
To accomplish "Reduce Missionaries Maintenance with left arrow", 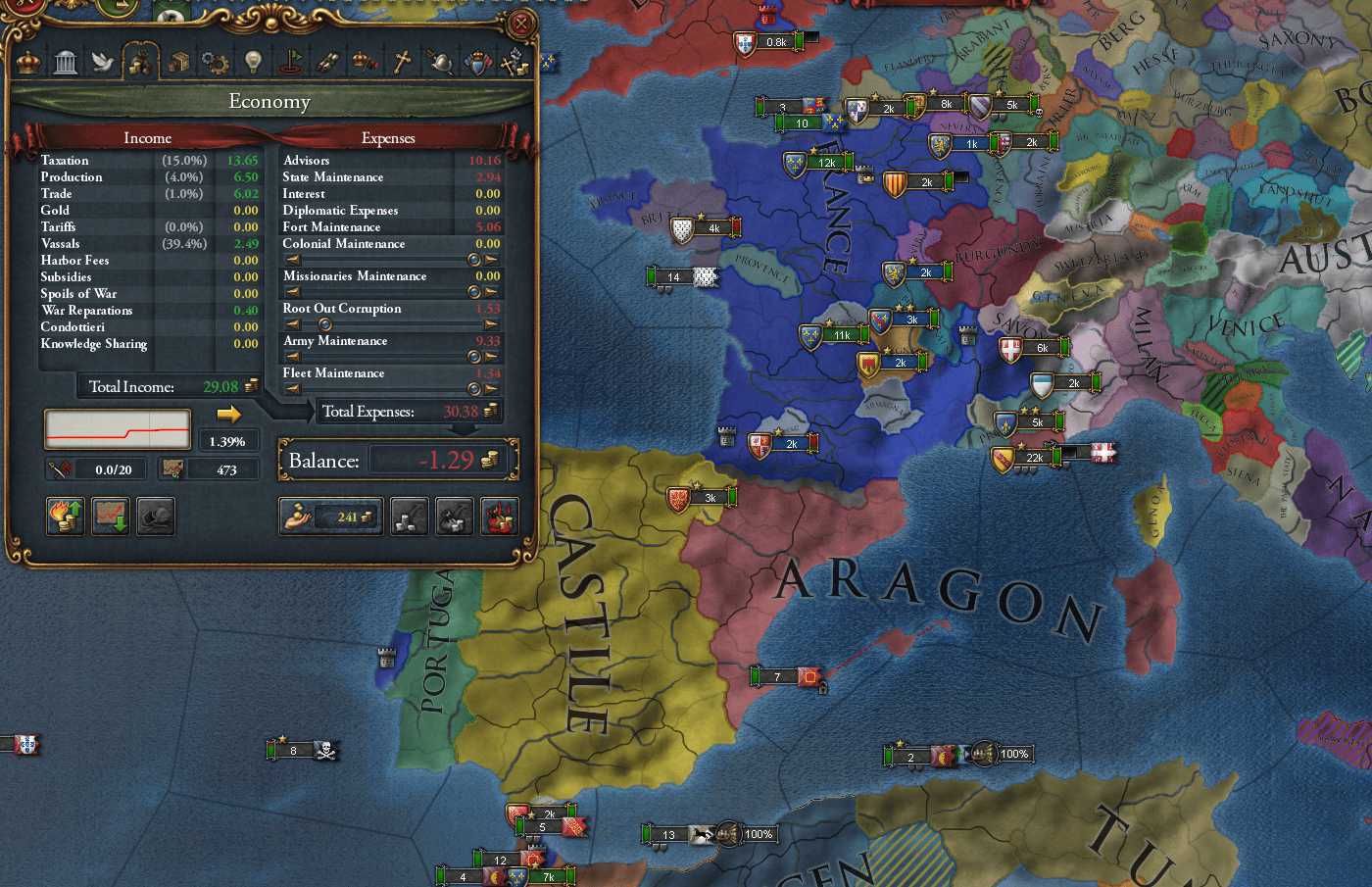I will pyautogui.click(x=293, y=292).
